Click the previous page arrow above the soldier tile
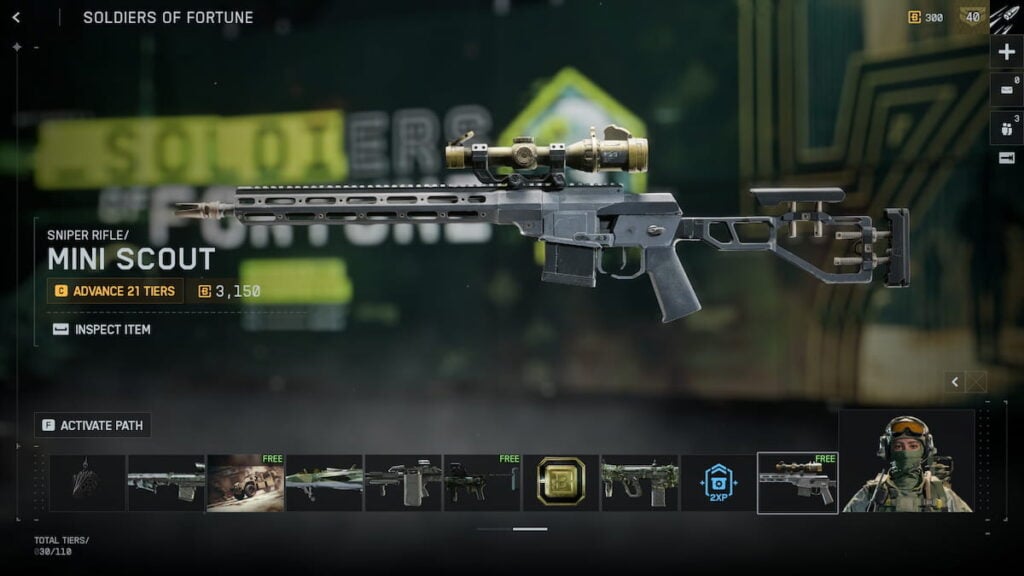1024x576 pixels. (x=955, y=382)
